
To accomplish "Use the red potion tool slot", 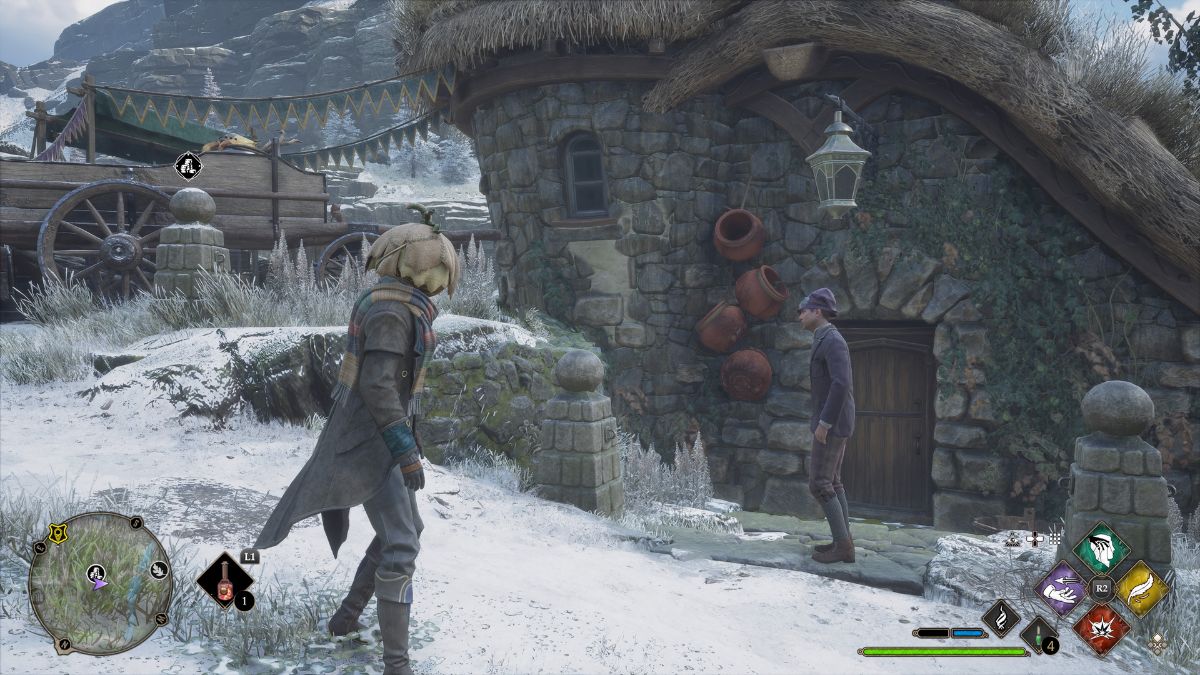I will 223,580.
